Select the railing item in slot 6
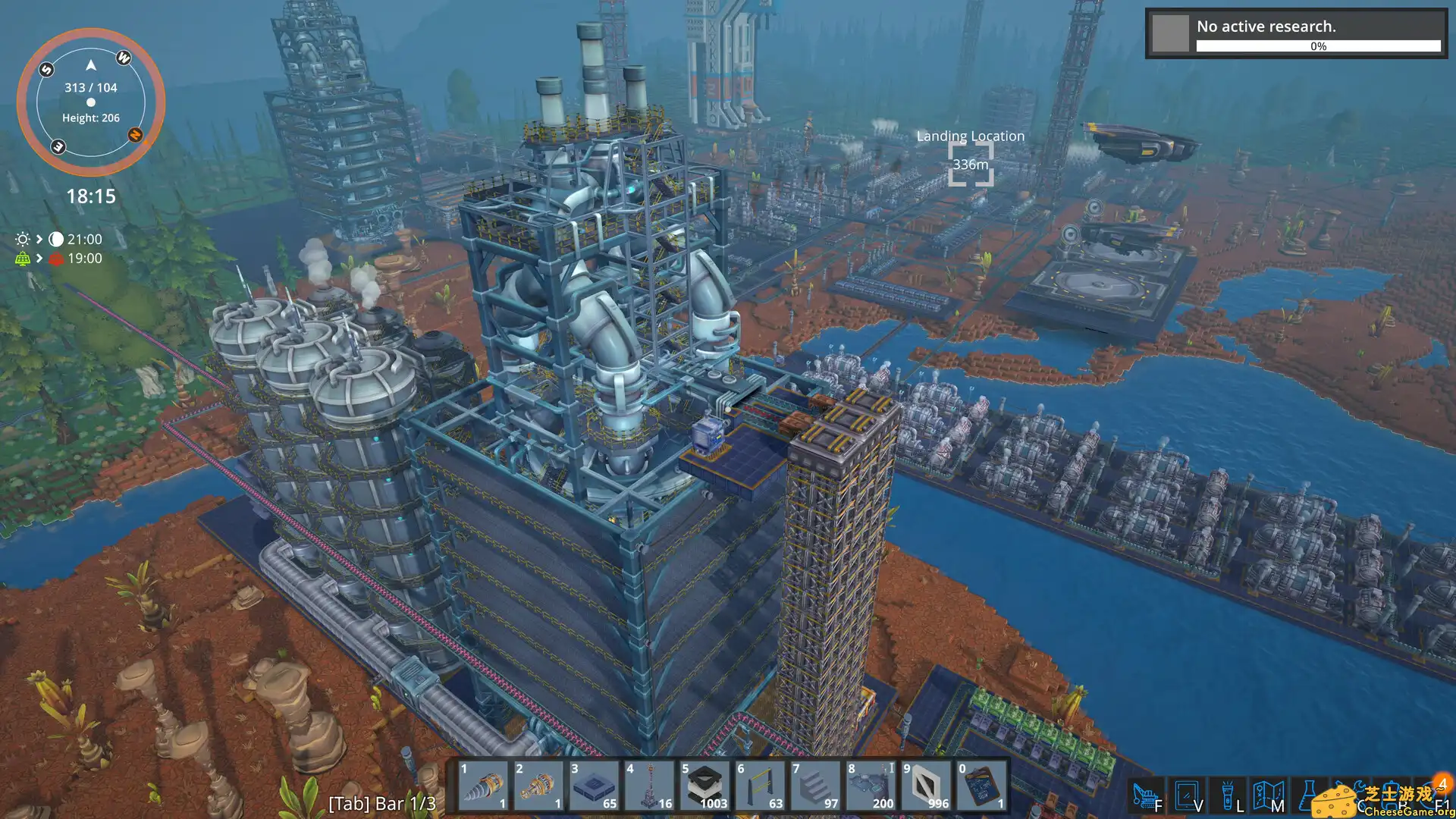 (x=760, y=786)
